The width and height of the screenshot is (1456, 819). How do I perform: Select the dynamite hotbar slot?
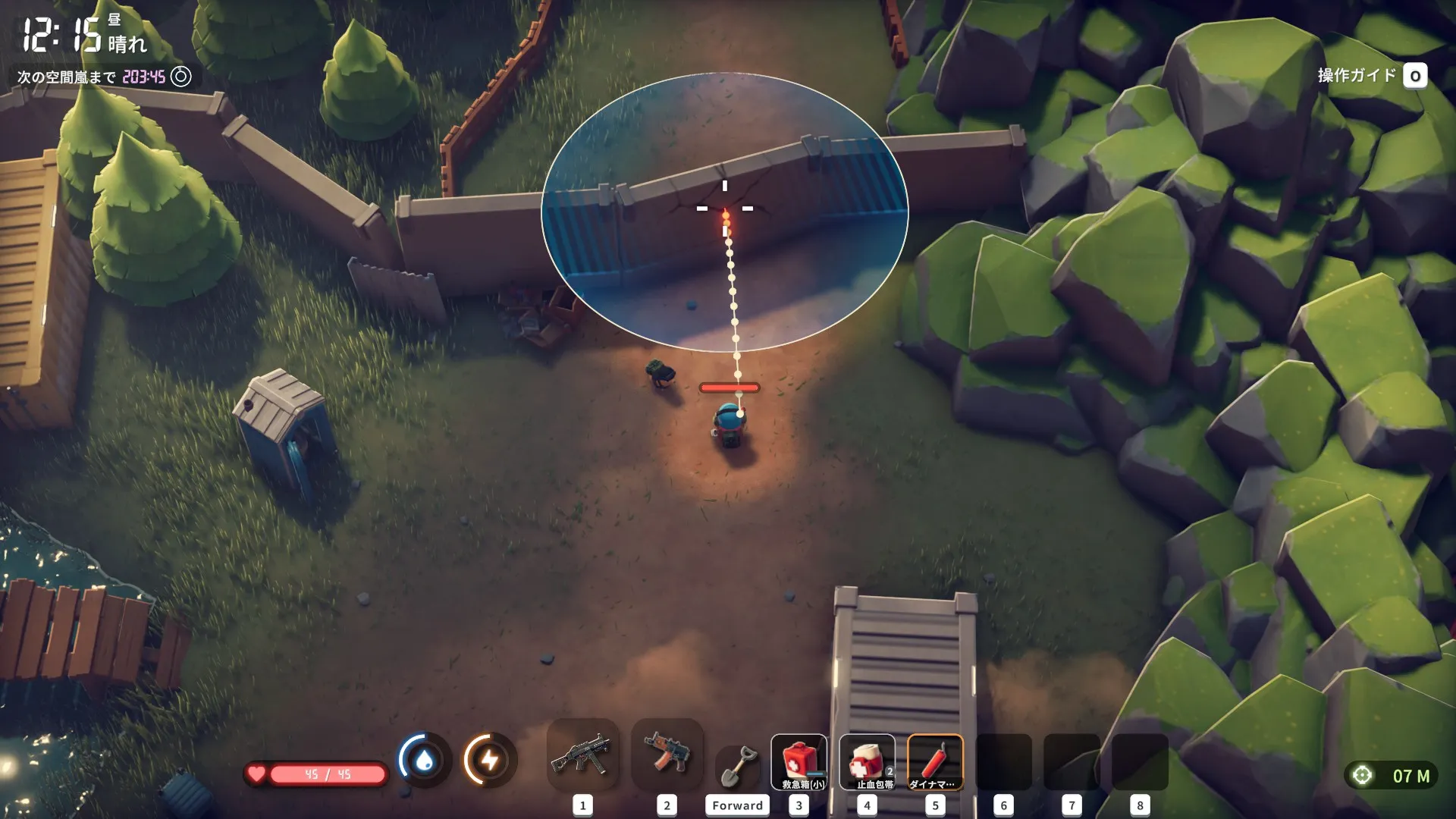click(935, 762)
